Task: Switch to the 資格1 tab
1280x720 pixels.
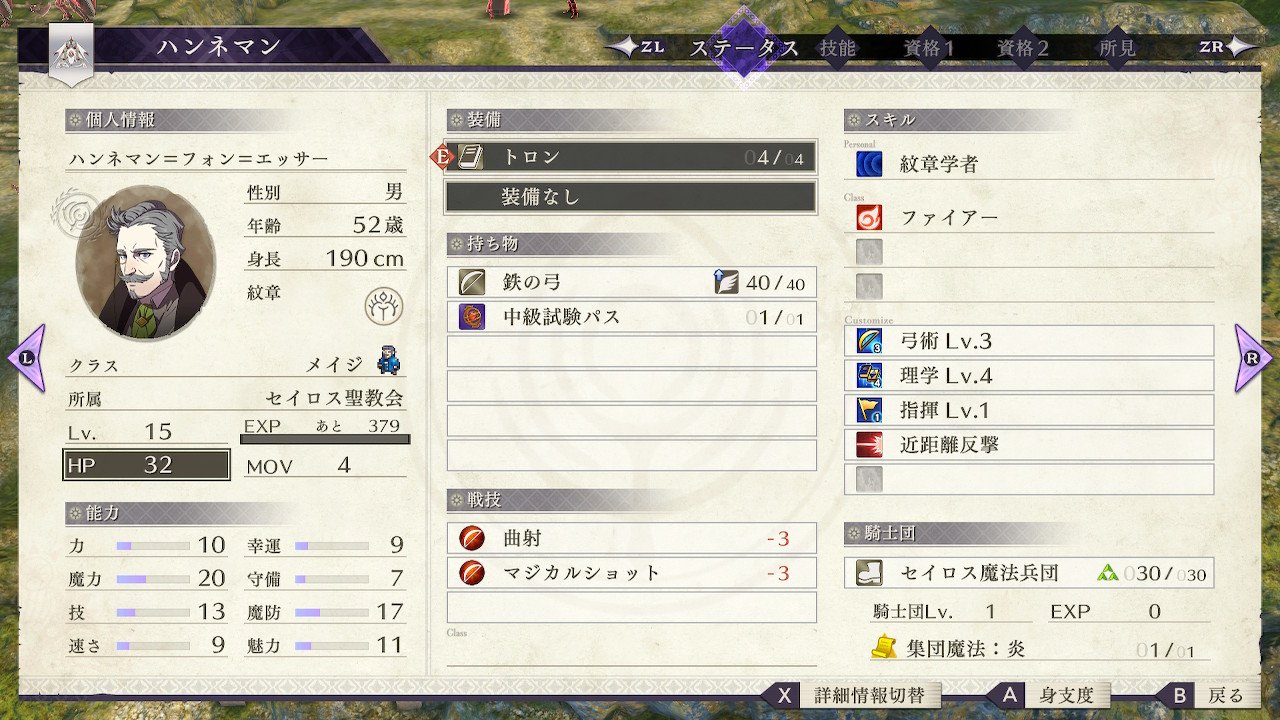Action: 929,48
